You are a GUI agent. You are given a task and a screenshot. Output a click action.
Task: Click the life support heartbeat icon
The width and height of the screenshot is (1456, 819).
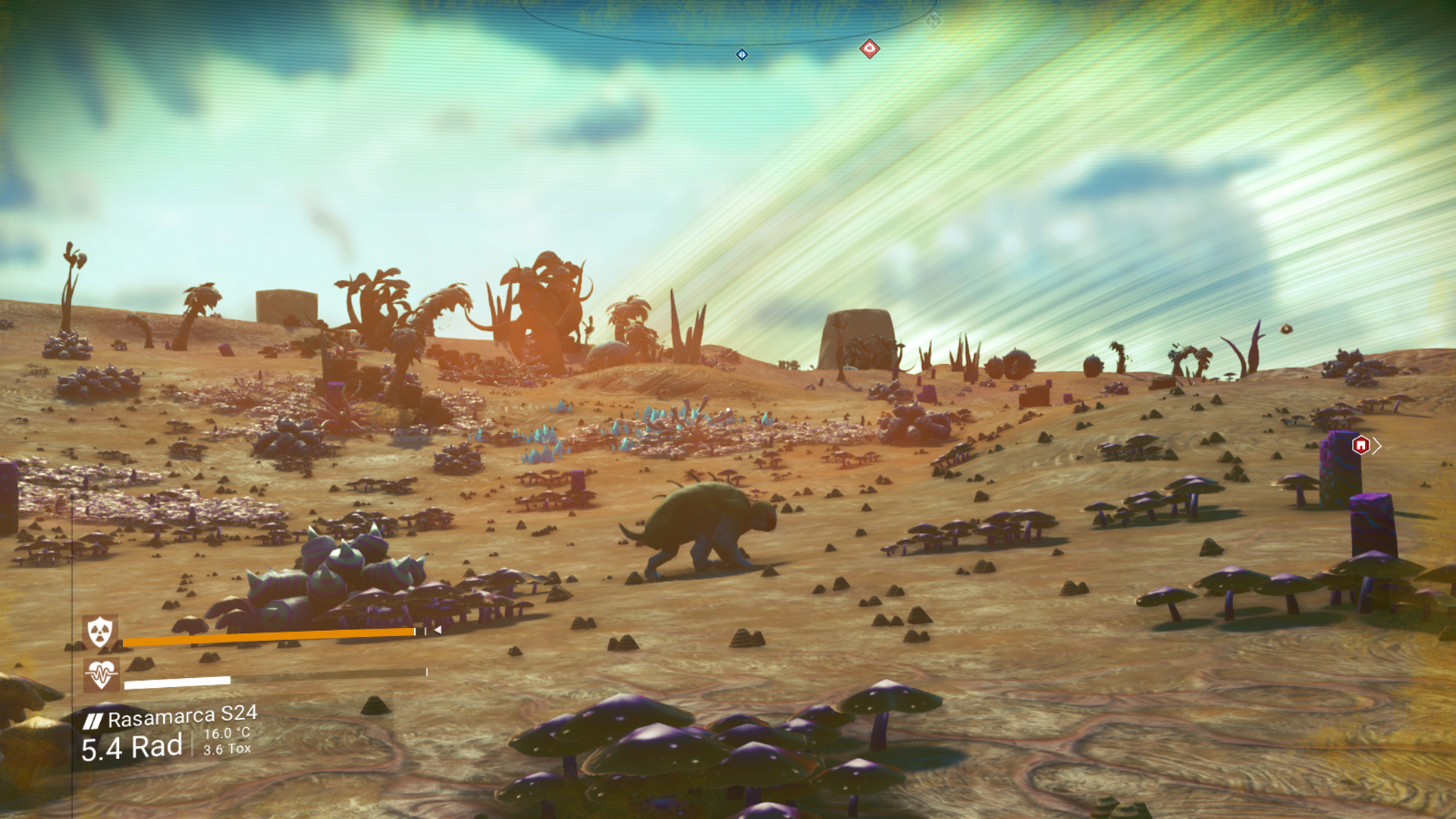click(x=101, y=673)
